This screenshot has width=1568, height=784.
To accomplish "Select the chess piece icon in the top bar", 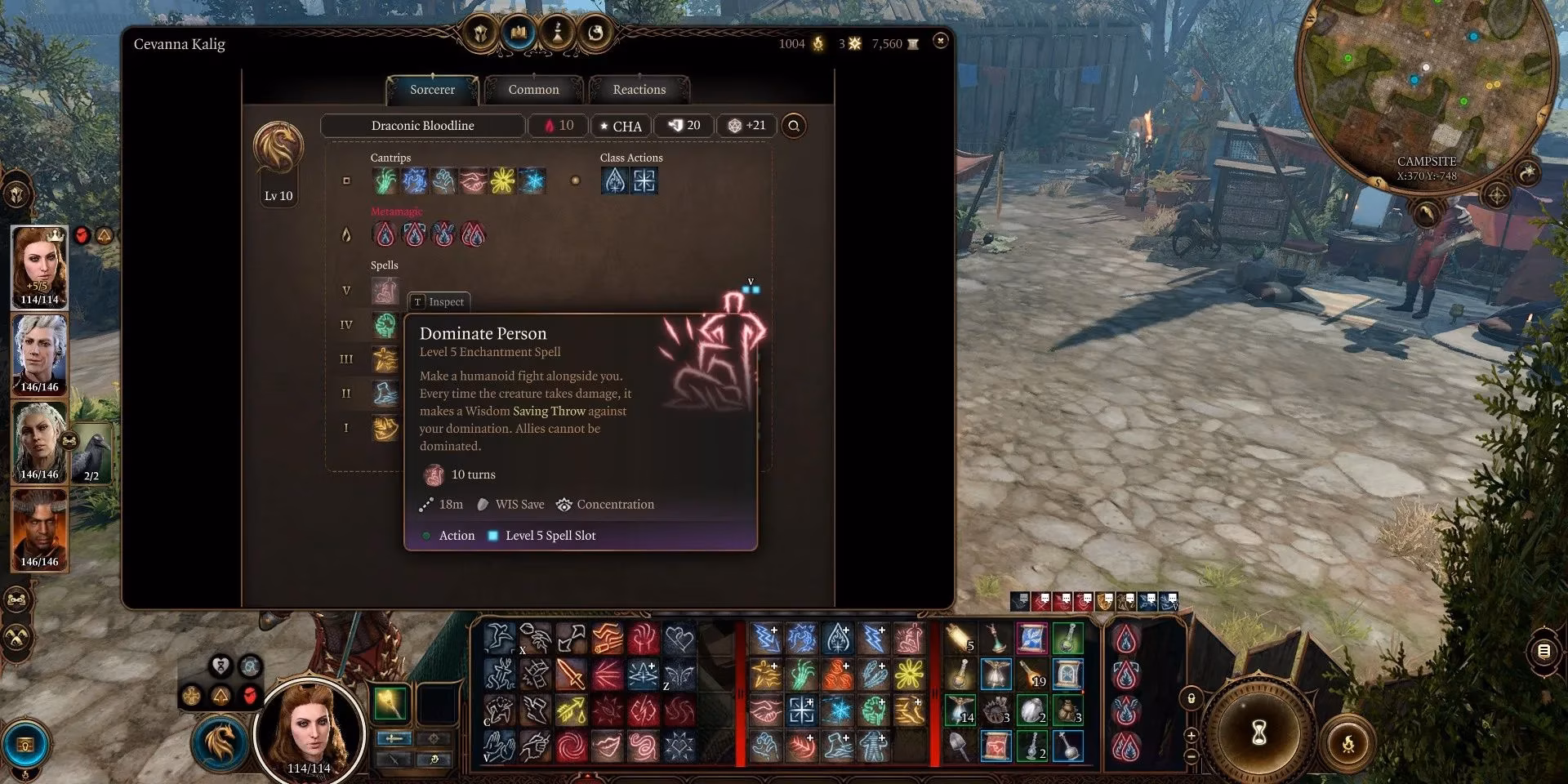I will pos(558,33).
